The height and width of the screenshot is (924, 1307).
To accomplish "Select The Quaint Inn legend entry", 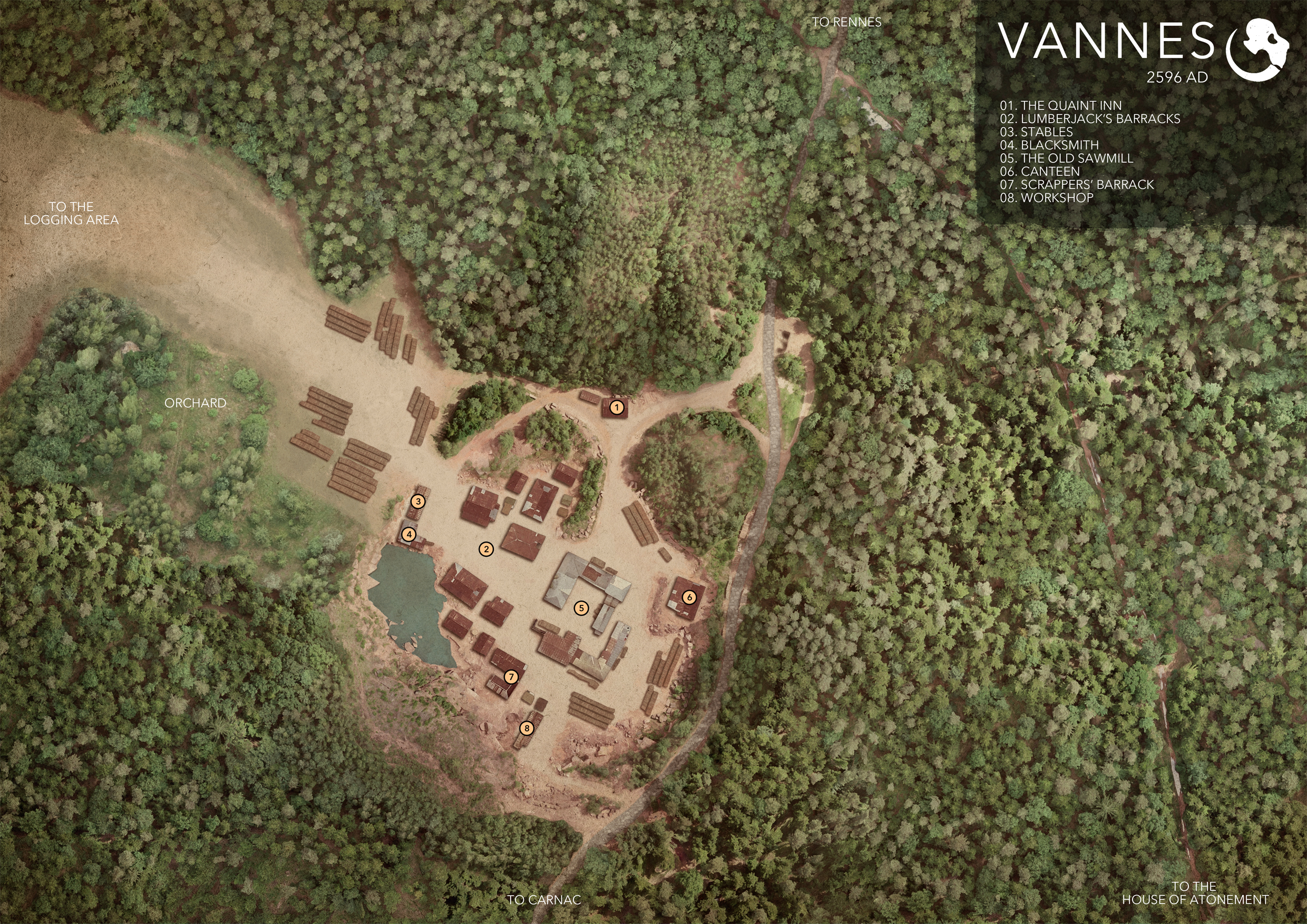I will tap(1060, 106).
